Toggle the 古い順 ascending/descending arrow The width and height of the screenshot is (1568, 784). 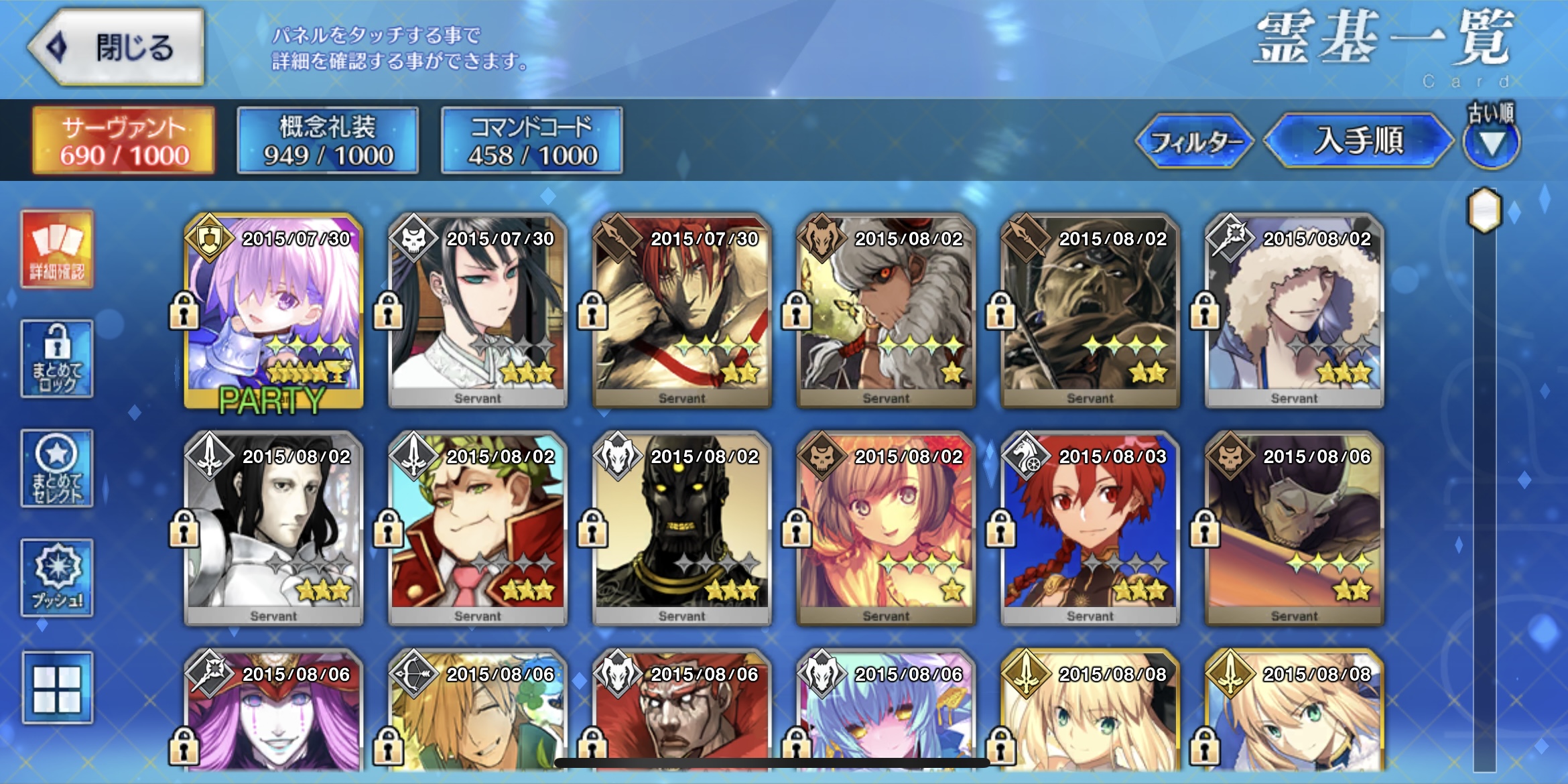pos(1491,142)
